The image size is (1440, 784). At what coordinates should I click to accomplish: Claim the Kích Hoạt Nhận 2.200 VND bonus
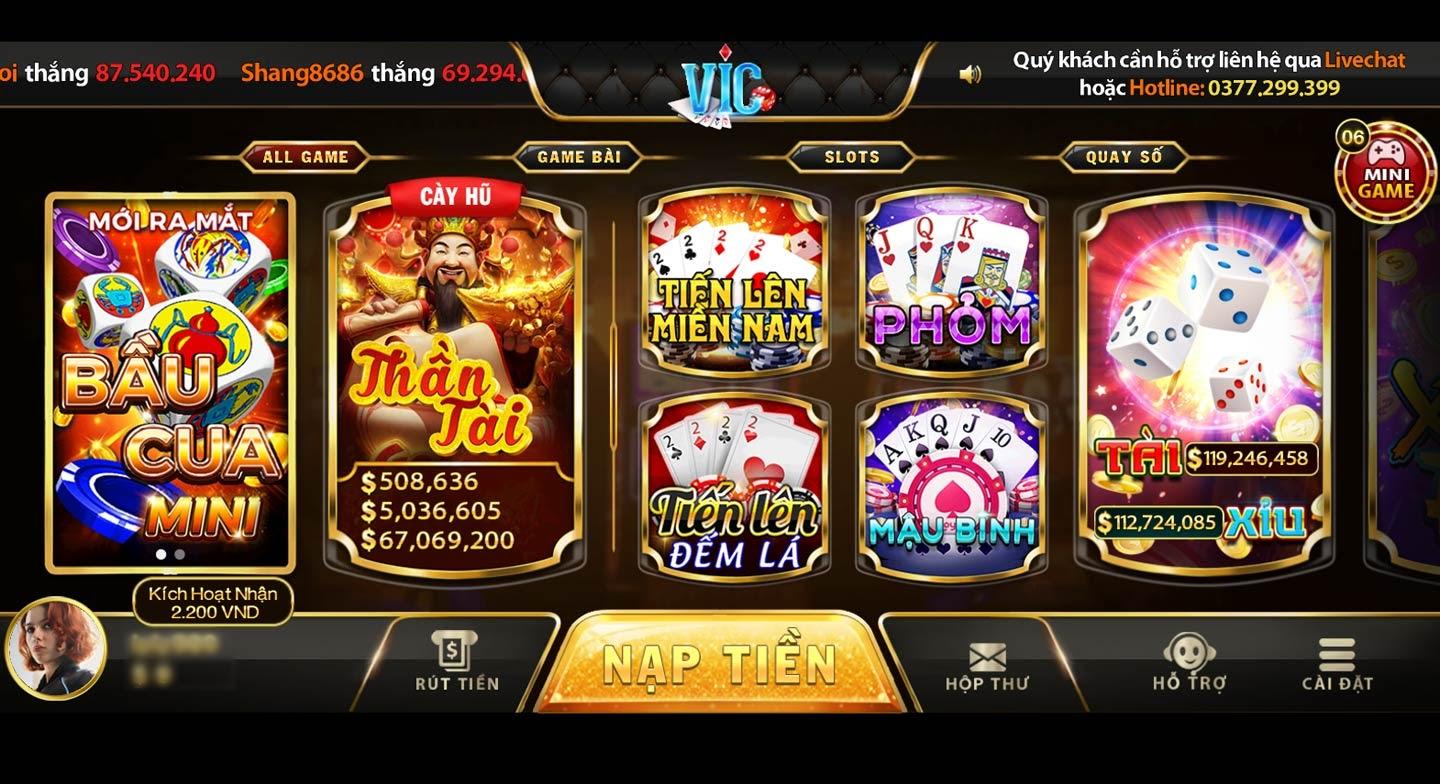click(x=212, y=602)
